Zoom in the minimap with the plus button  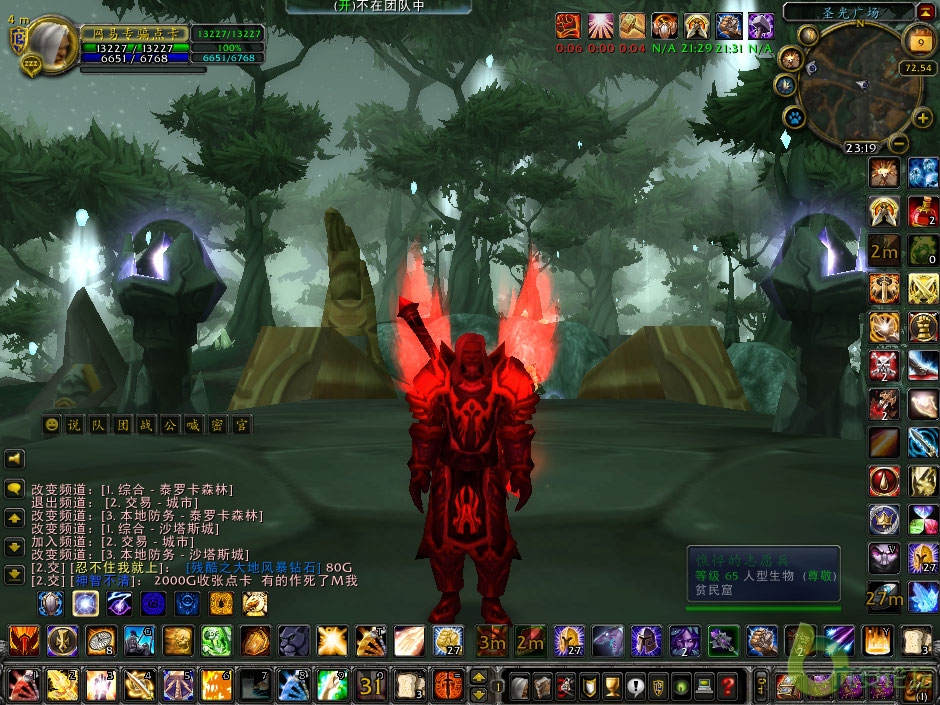click(x=921, y=118)
